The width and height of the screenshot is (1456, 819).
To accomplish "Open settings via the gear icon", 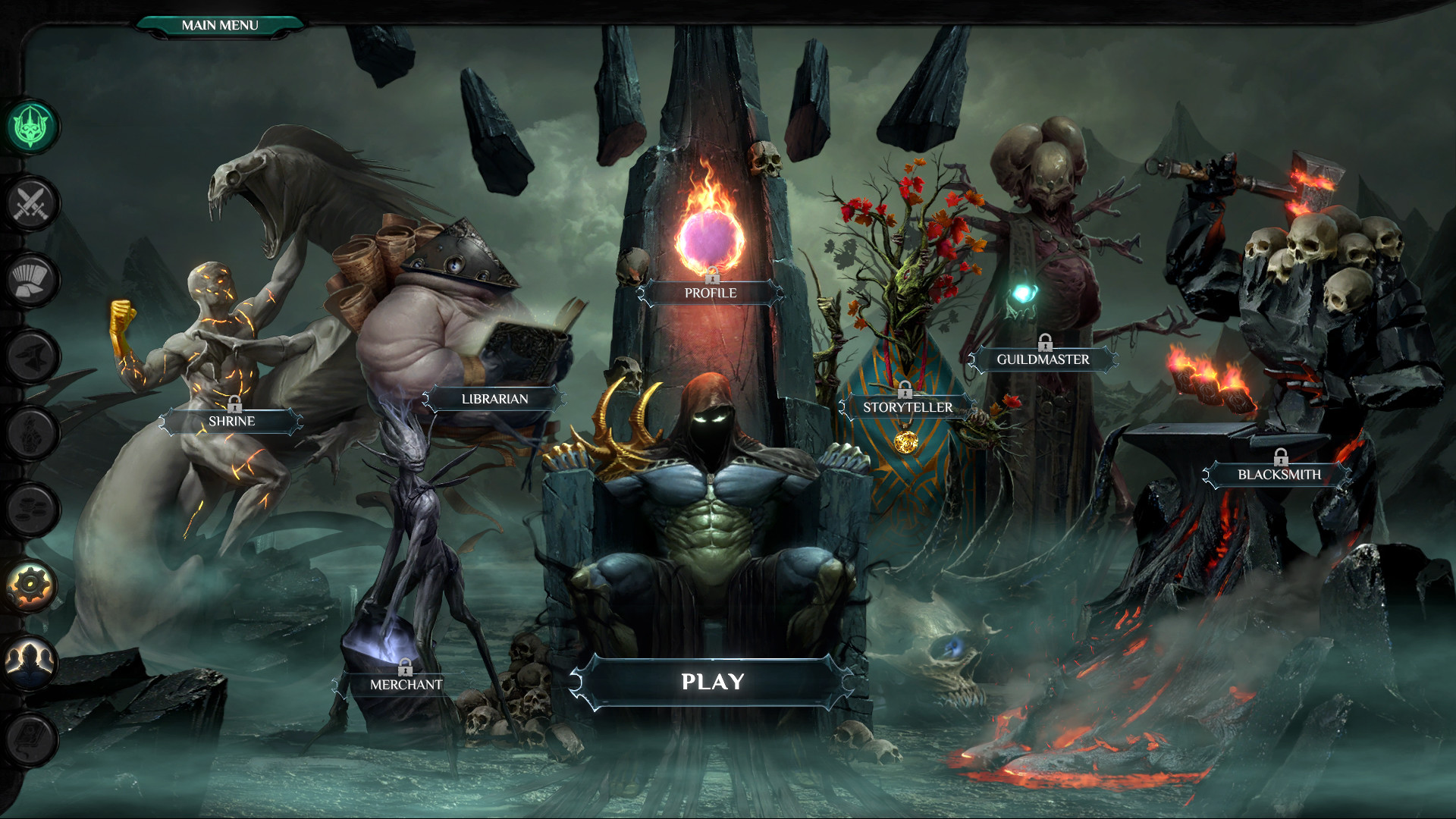I will point(32,585).
